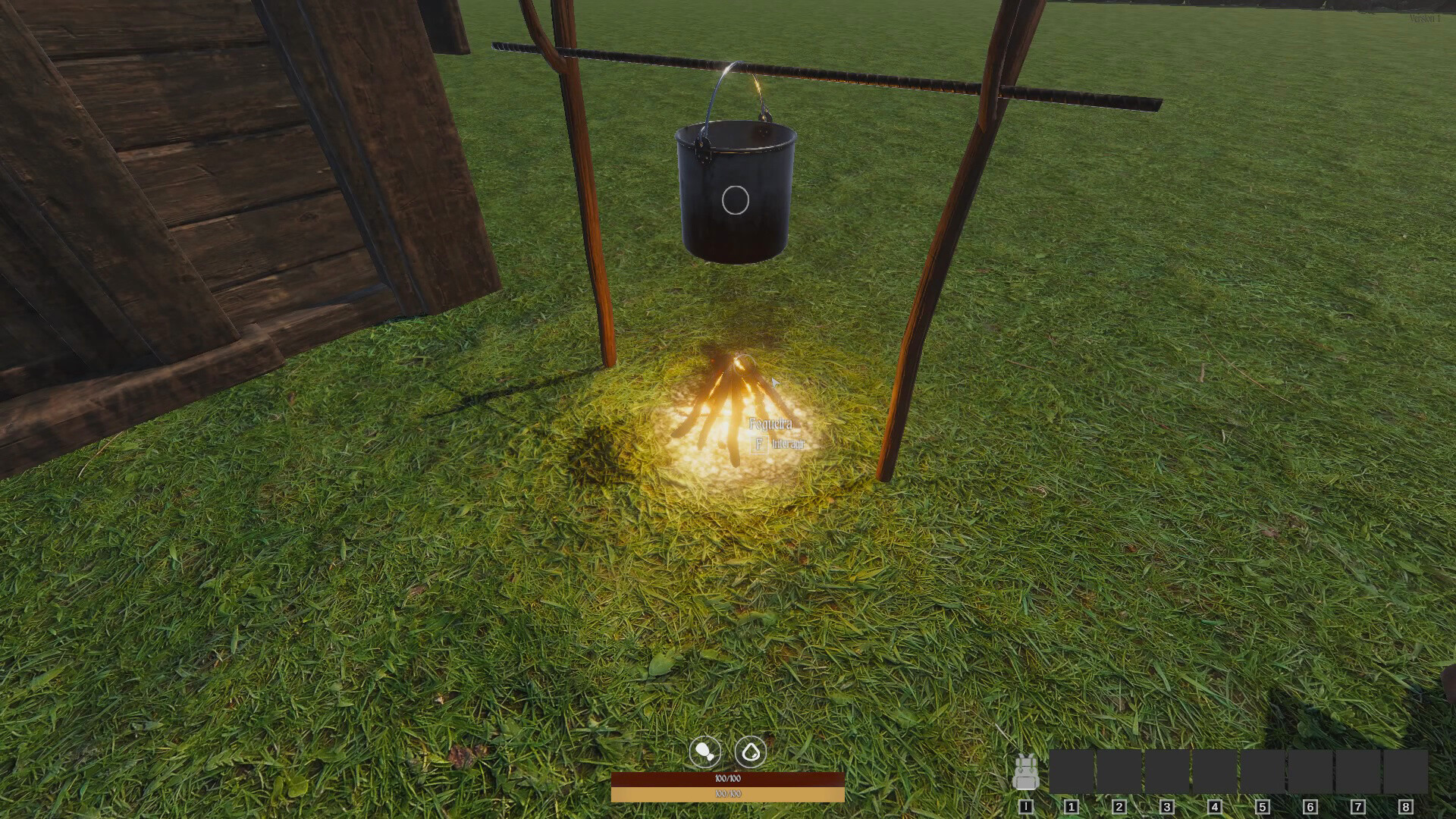This screenshot has width=1456, height=819.
Task: Click the number 1 hotbar key badge
Action: tap(1072, 807)
